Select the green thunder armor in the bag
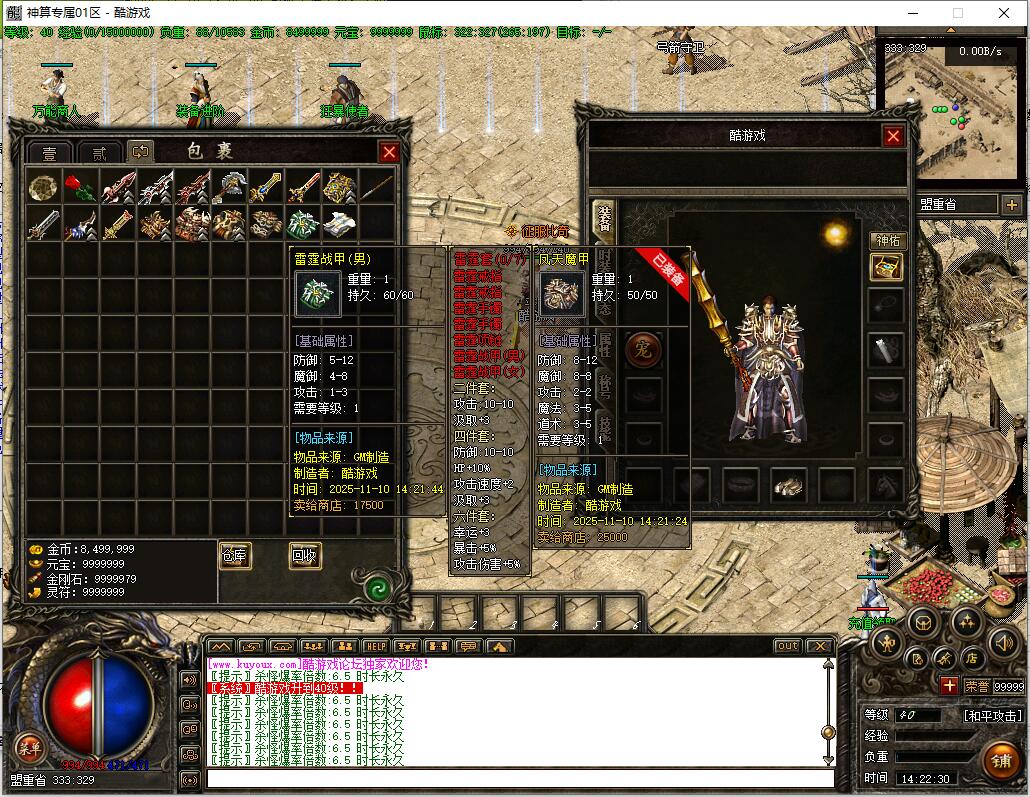 (x=303, y=223)
